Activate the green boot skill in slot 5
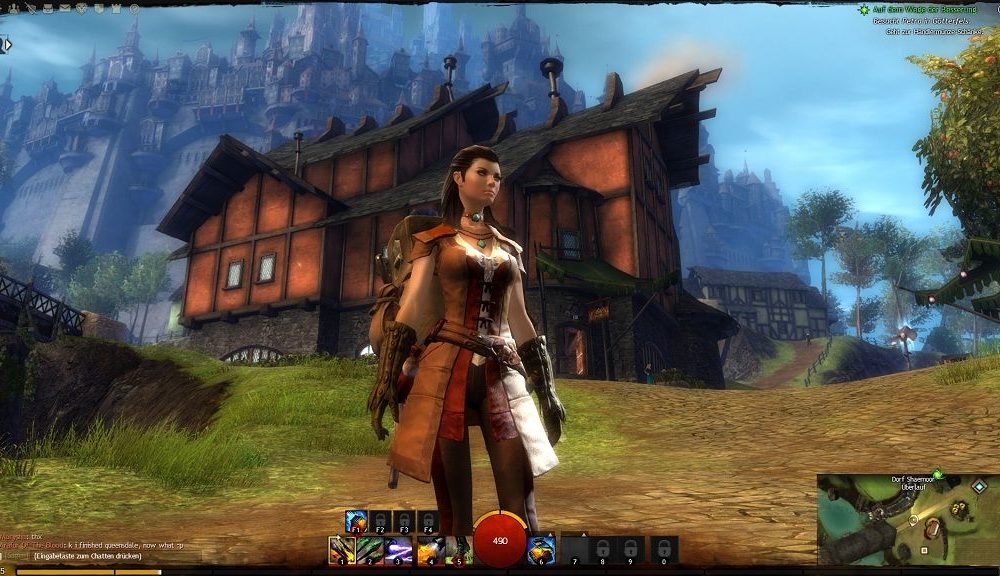Screen dimensions: 1000x576 458,549
